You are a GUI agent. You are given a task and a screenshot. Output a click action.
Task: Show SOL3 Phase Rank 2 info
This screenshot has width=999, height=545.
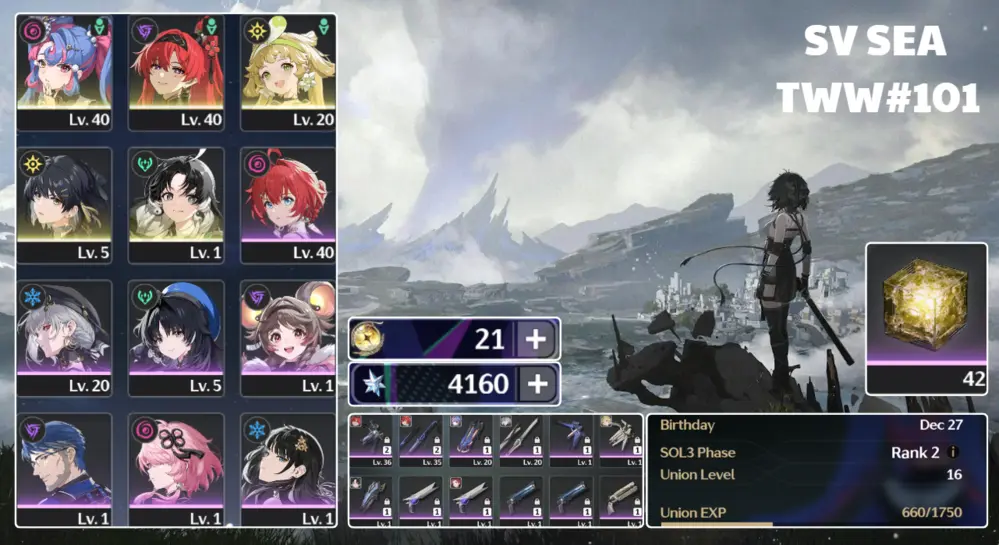pos(954,453)
